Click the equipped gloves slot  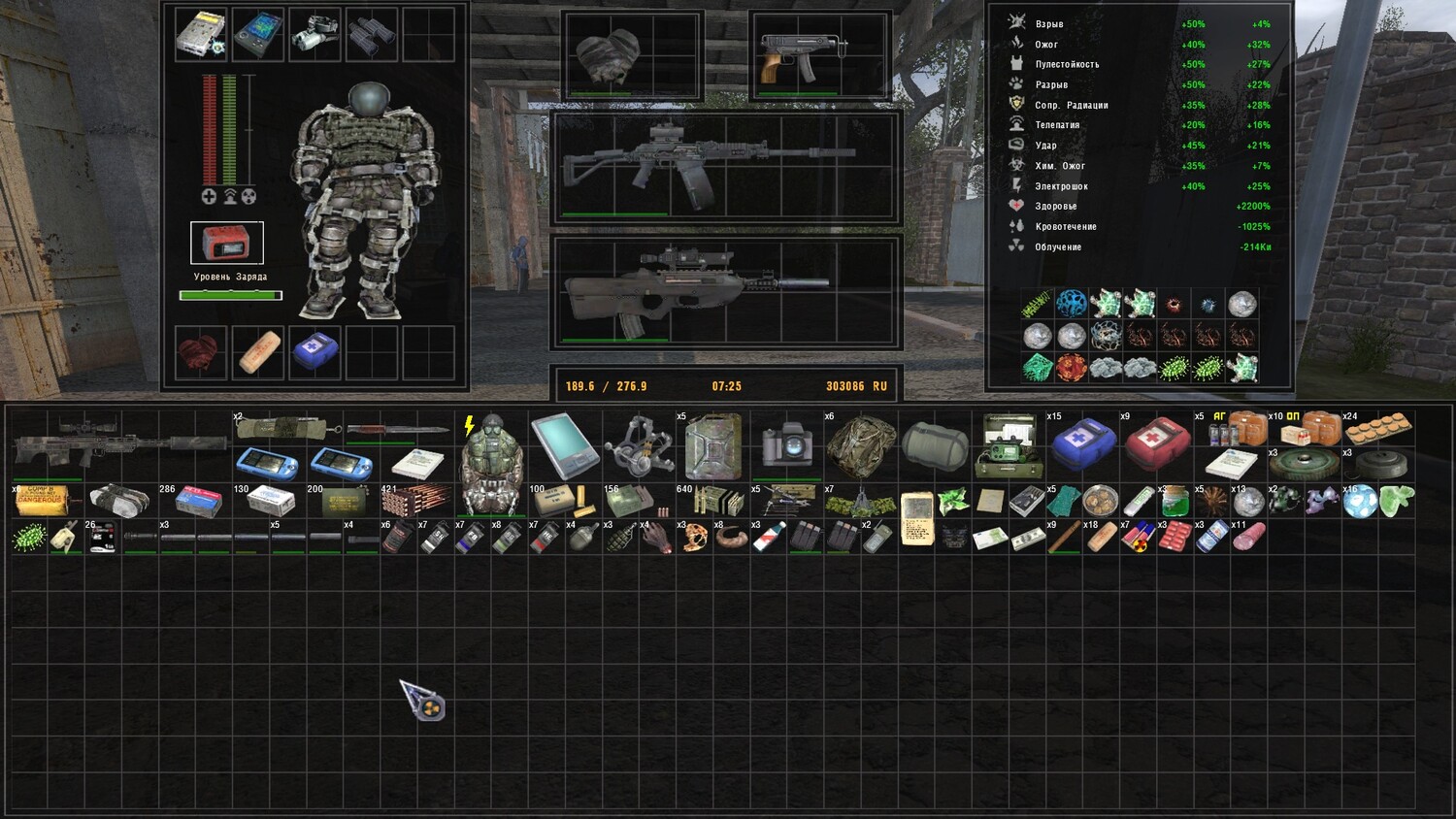pyautogui.click(x=608, y=55)
